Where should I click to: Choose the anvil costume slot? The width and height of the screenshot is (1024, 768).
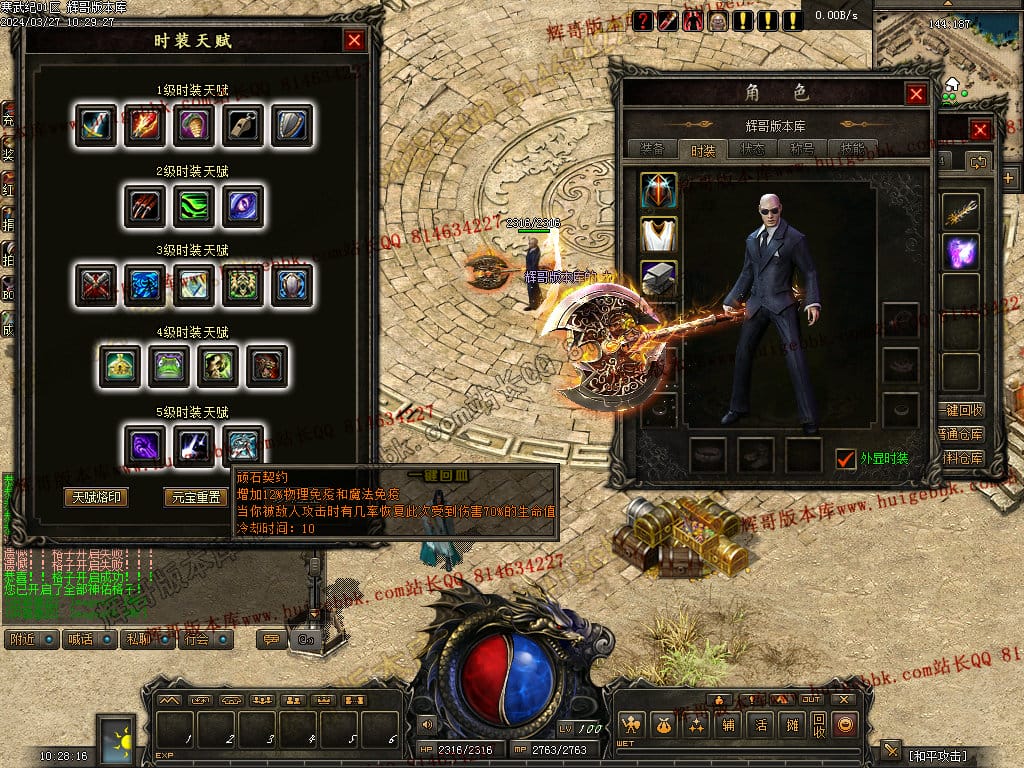click(659, 279)
